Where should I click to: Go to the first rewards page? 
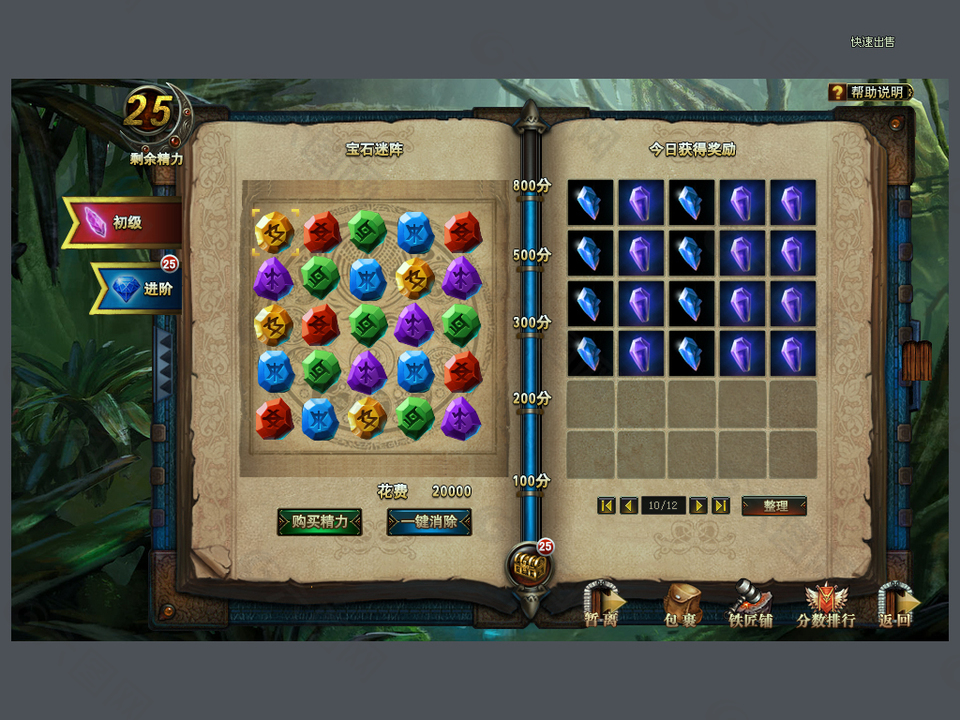point(606,506)
